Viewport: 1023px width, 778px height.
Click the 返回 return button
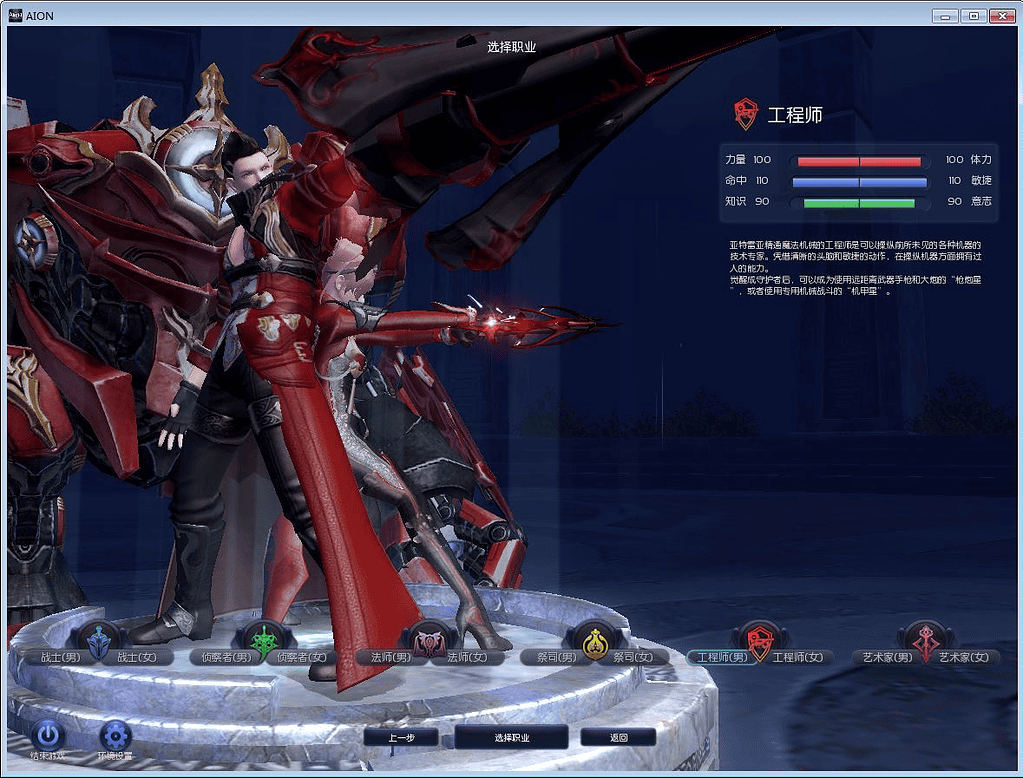pos(618,738)
